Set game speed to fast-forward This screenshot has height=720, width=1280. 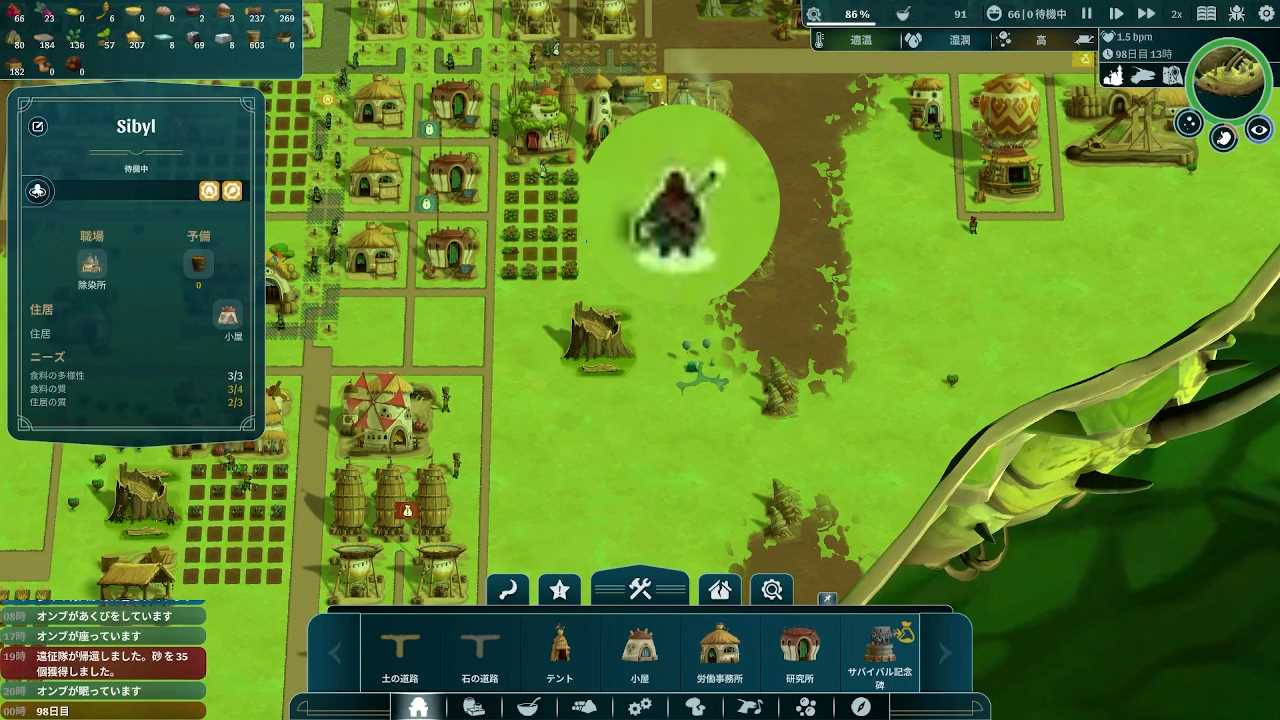1146,14
